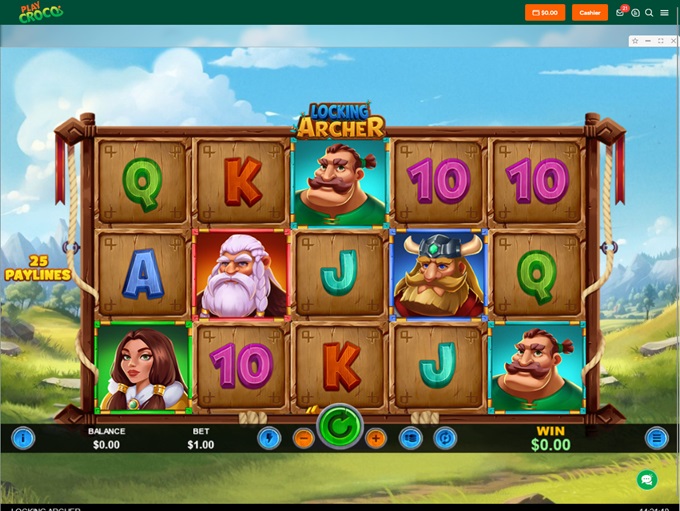680x511 pixels.
Task: Click the coin icon in the header
Action: (635, 13)
